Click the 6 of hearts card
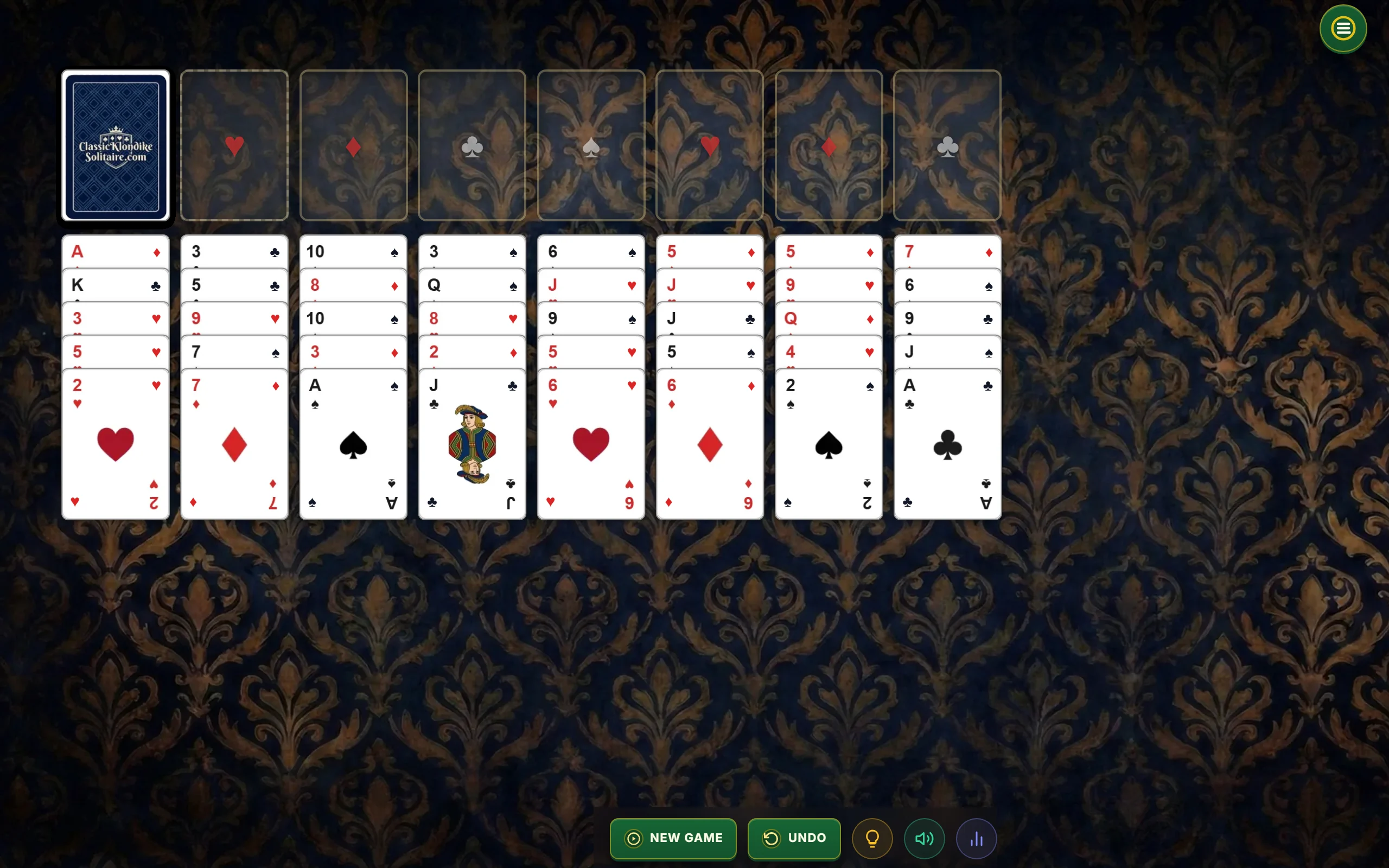The height and width of the screenshot is (868, 1389). click(x=591, y=442)
